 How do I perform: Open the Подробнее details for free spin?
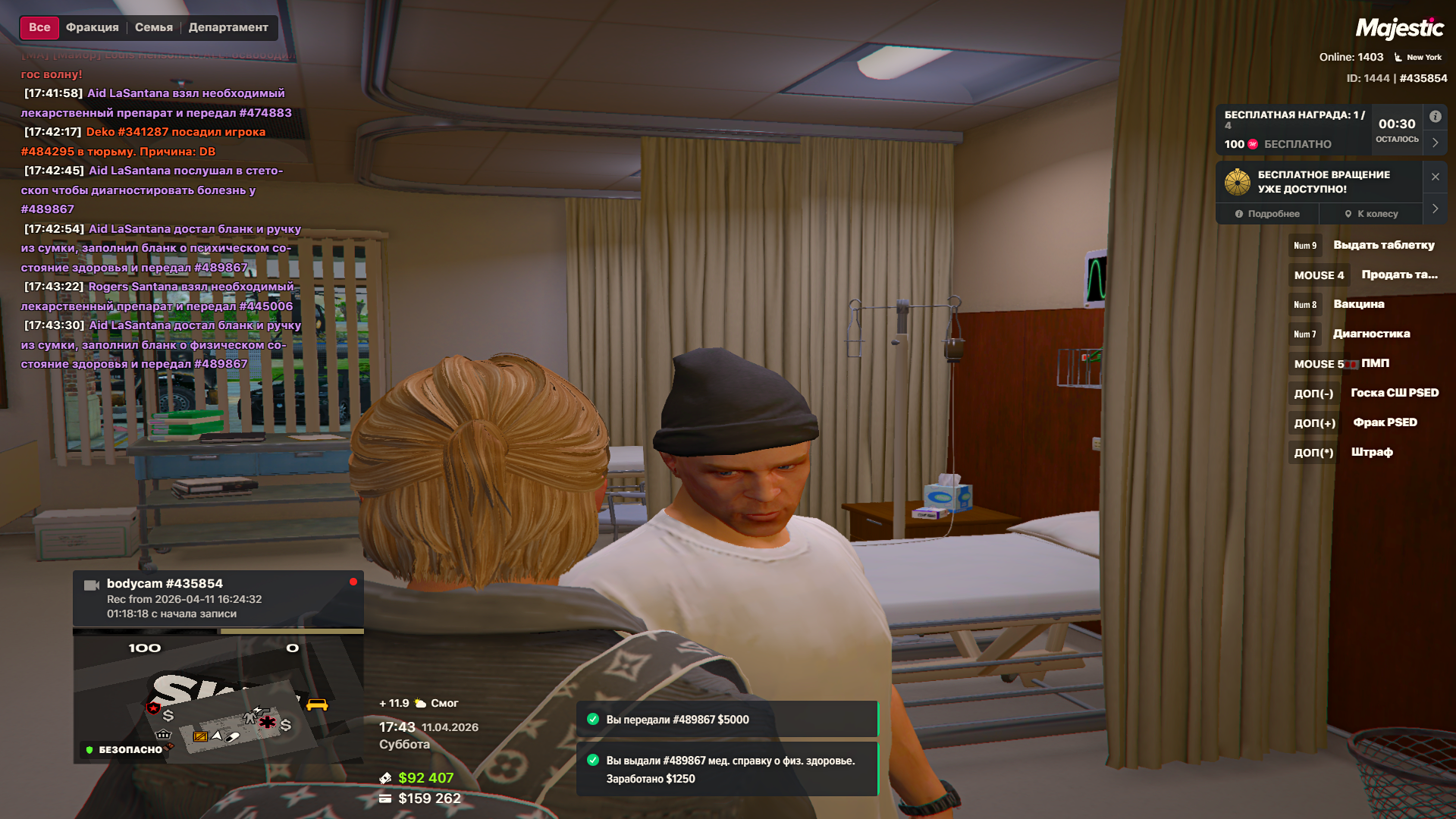(1267, 214)
